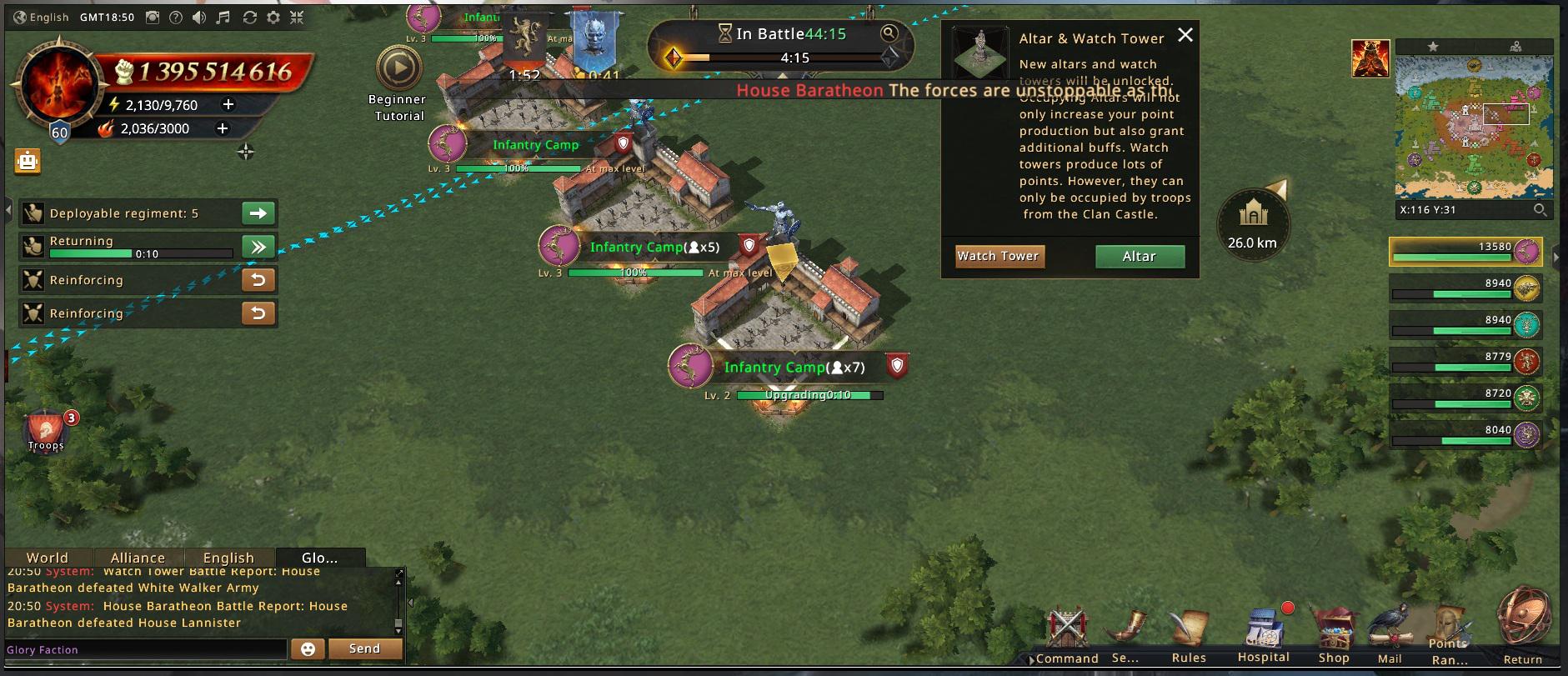The image size is (1568, 676).
Task: Select the Watch Tower button
Action: pyautogui.click(x=999, y=257)
